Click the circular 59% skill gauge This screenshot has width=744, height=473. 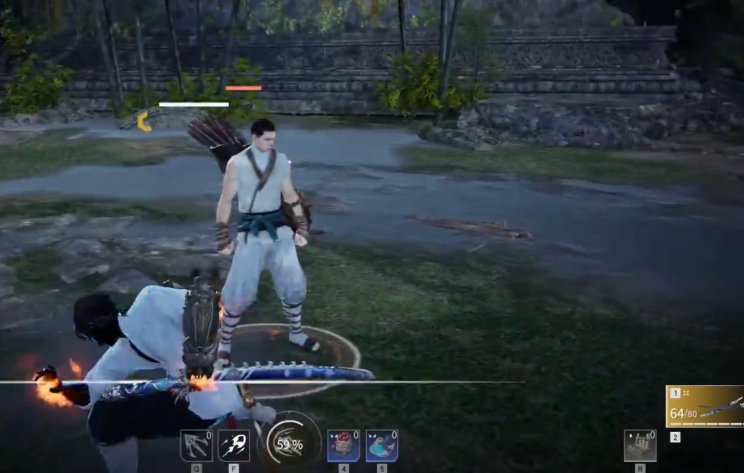click(x=289, y=443)
